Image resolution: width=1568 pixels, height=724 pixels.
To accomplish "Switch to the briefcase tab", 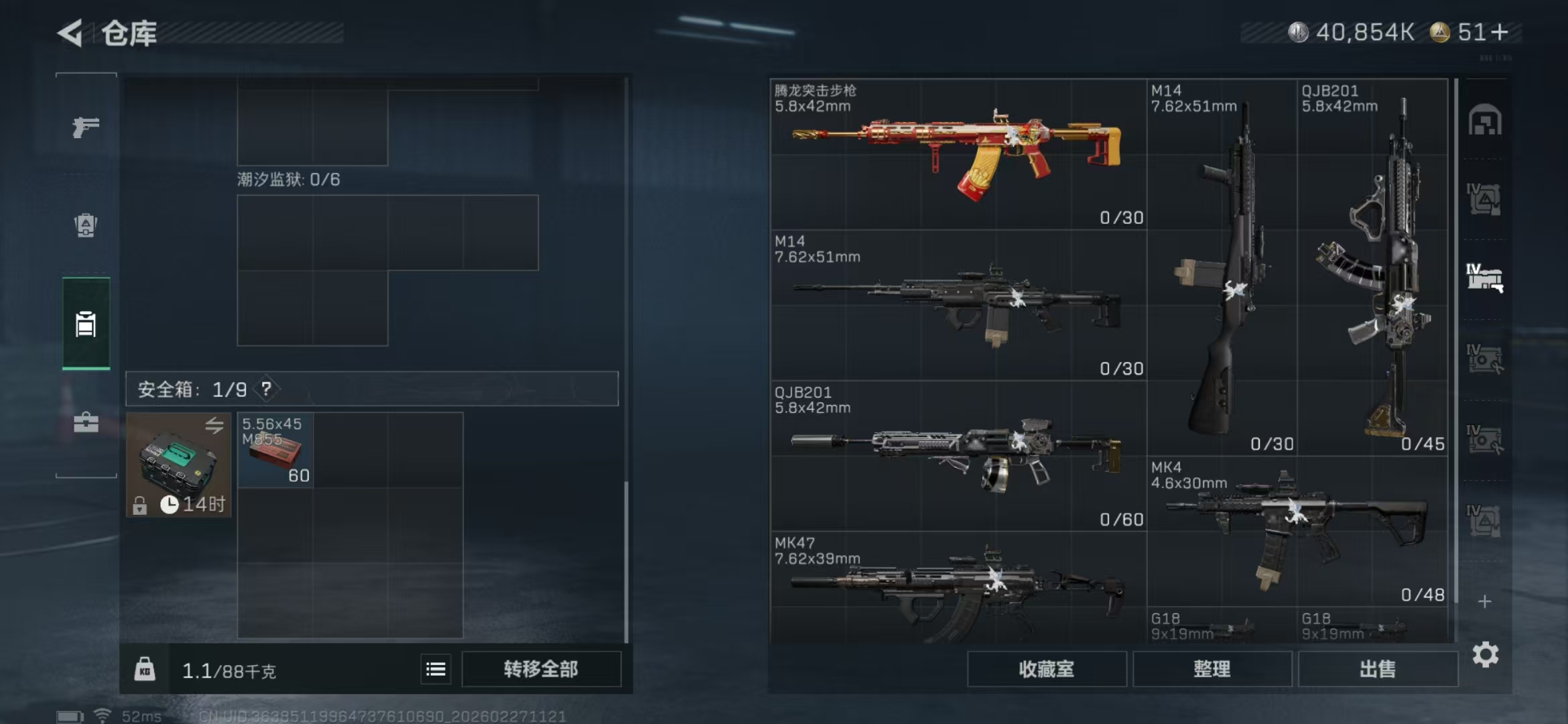I will pyautogui.click(x=86, y=422).
